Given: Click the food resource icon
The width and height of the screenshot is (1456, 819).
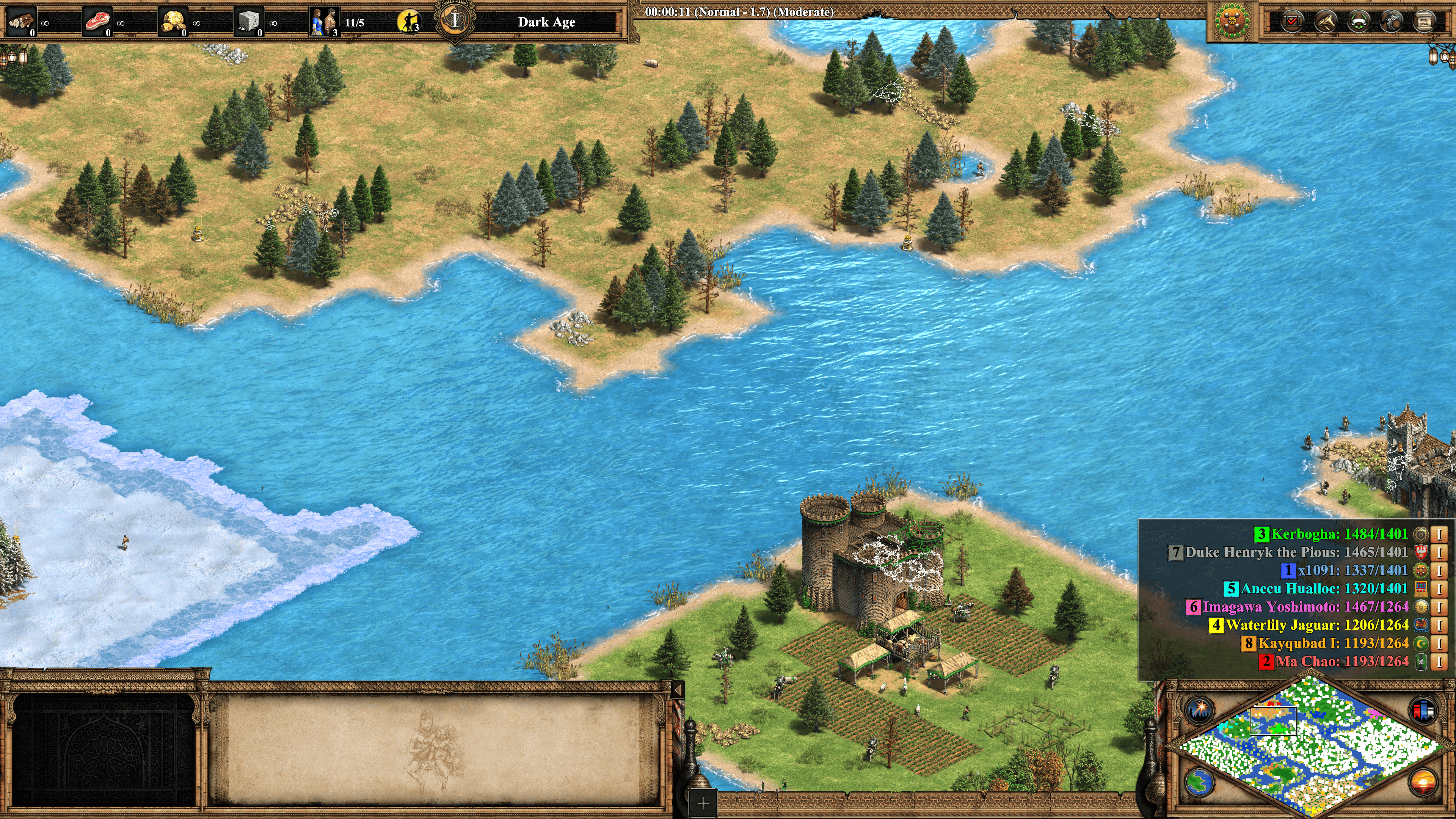Looking at the screenshot, I should tap(97, 22).
